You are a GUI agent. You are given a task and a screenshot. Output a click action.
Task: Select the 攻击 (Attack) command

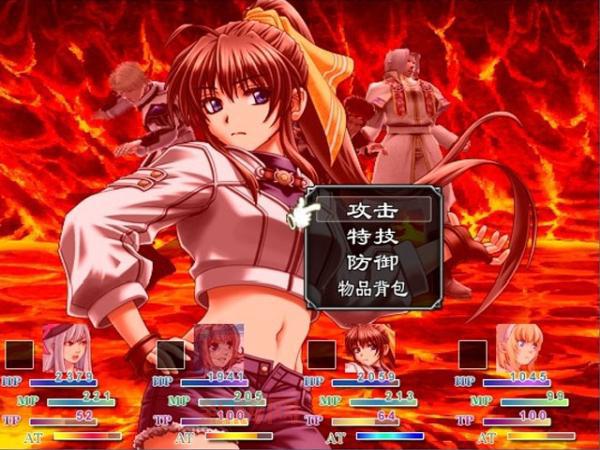click(x=372, y=210)
